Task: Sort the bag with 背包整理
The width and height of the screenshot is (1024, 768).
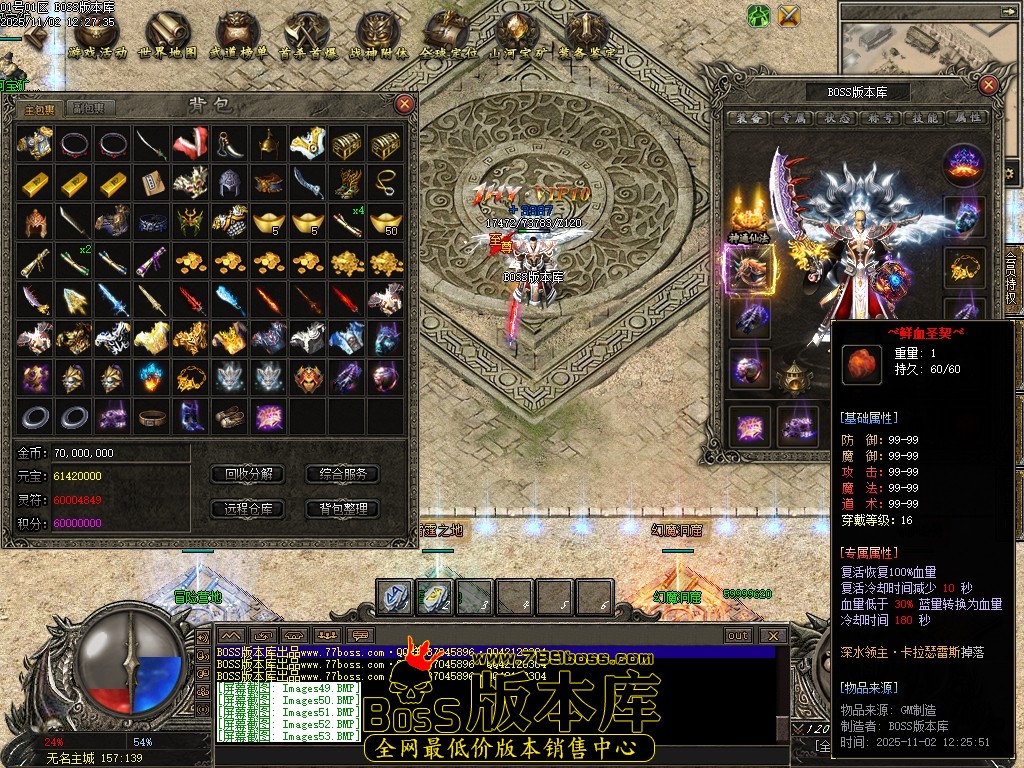Action: point(342,509)
